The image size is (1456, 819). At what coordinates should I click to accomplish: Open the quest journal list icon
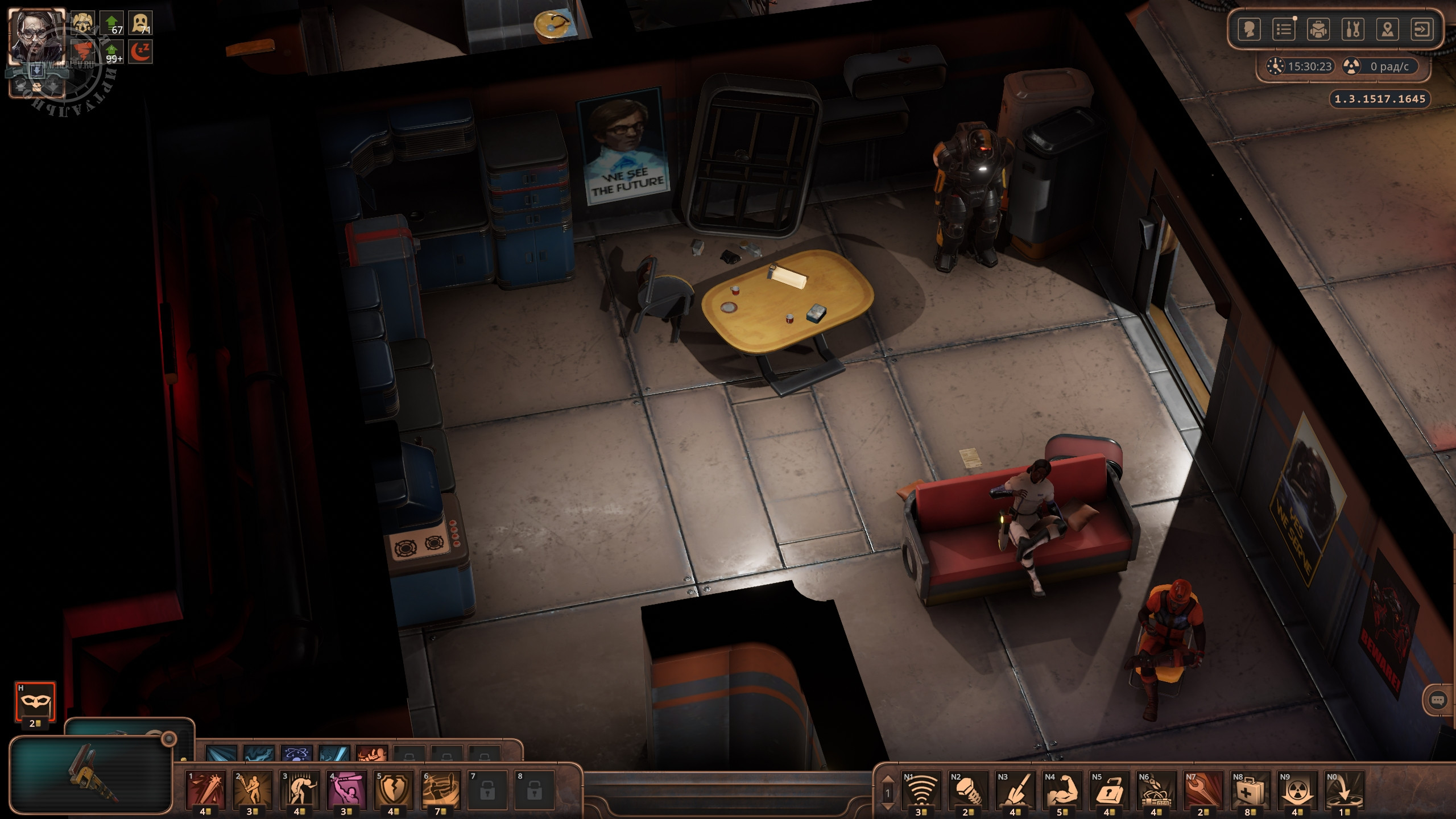point(1284,29)
